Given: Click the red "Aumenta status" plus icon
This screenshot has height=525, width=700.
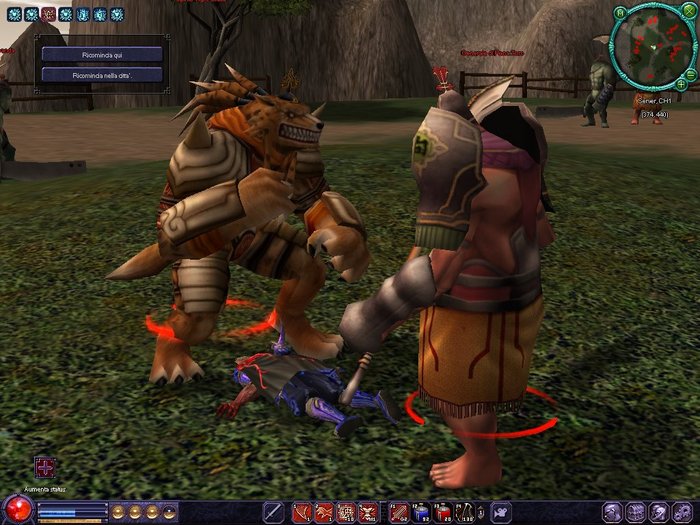Looking at the screenshot, I should pos(46,466).
